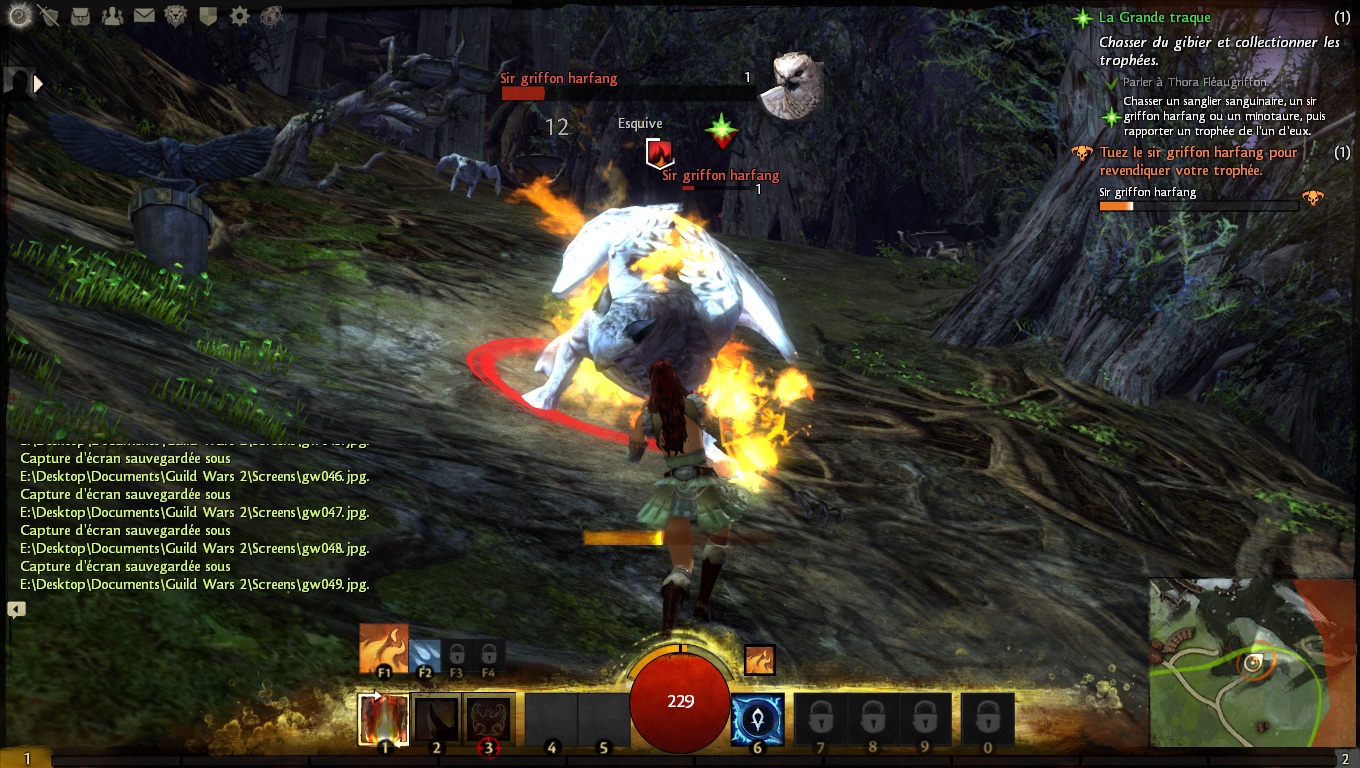Switch to fire attunement (F1)
The width and height of the screenshot is (1360, 768).
point(384,648)
